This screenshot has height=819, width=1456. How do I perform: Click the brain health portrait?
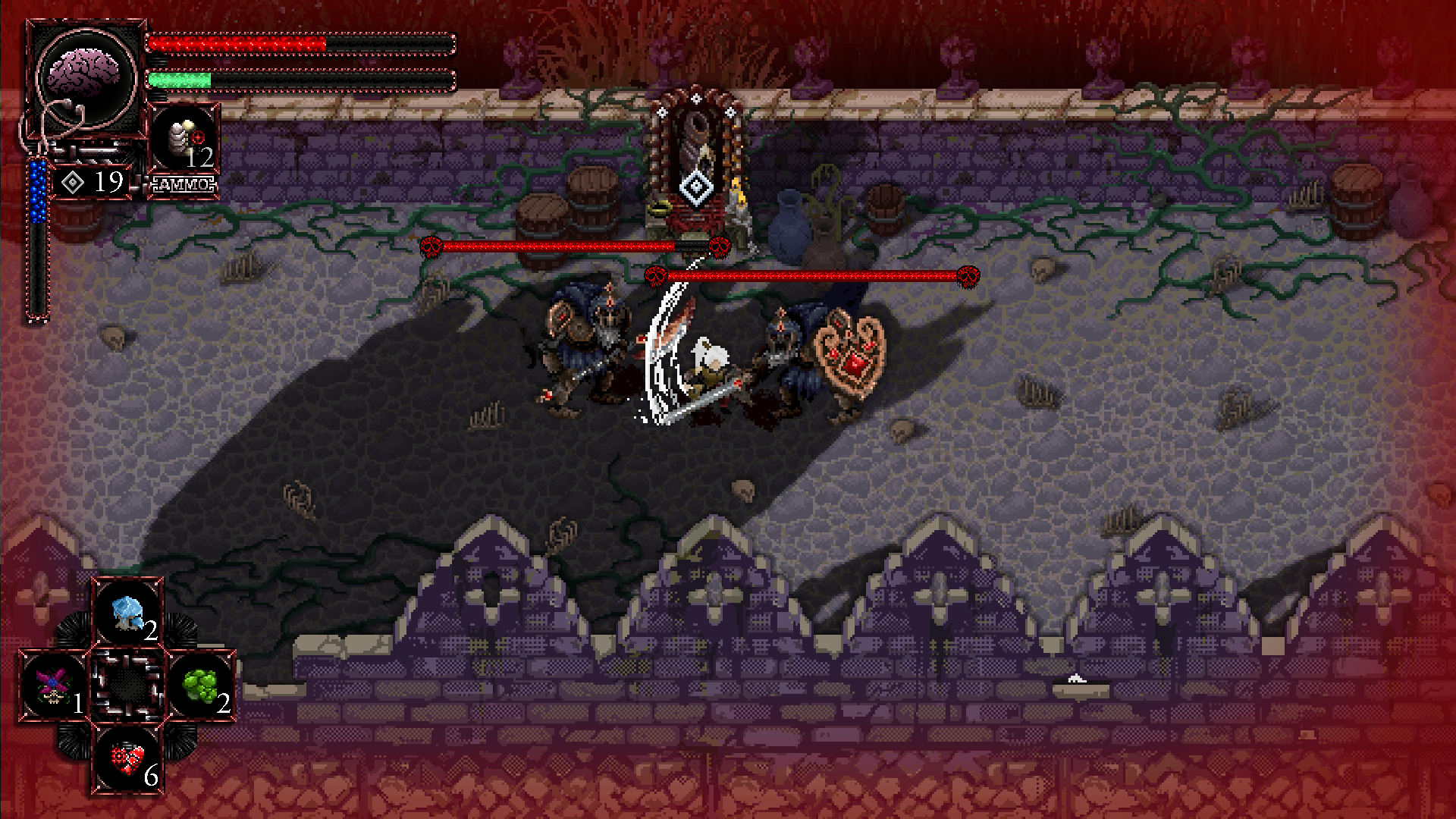click(x=83, y=68)
